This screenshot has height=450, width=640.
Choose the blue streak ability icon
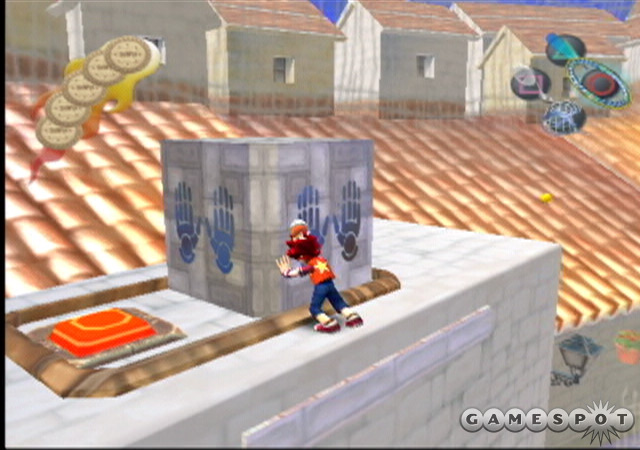pos(565,48)
